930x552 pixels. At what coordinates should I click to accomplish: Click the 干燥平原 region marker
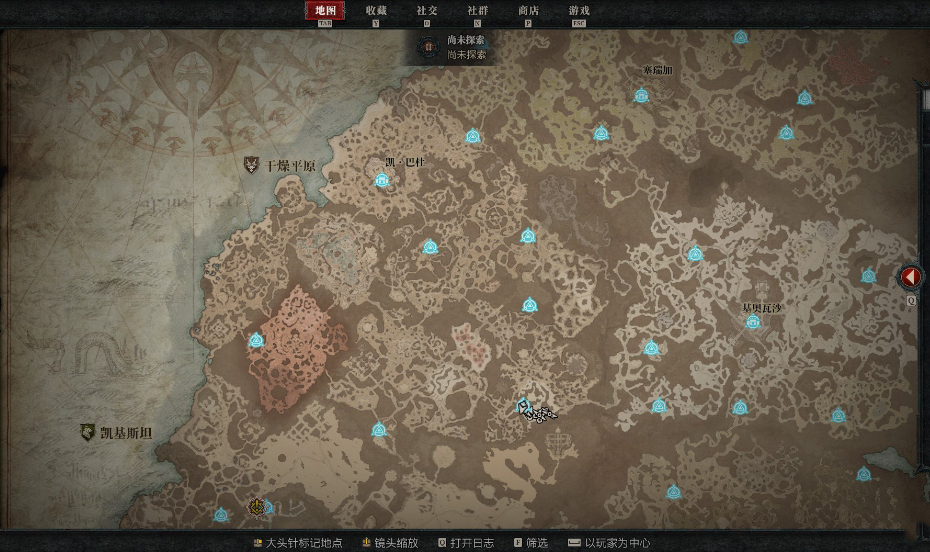(252, 165)
